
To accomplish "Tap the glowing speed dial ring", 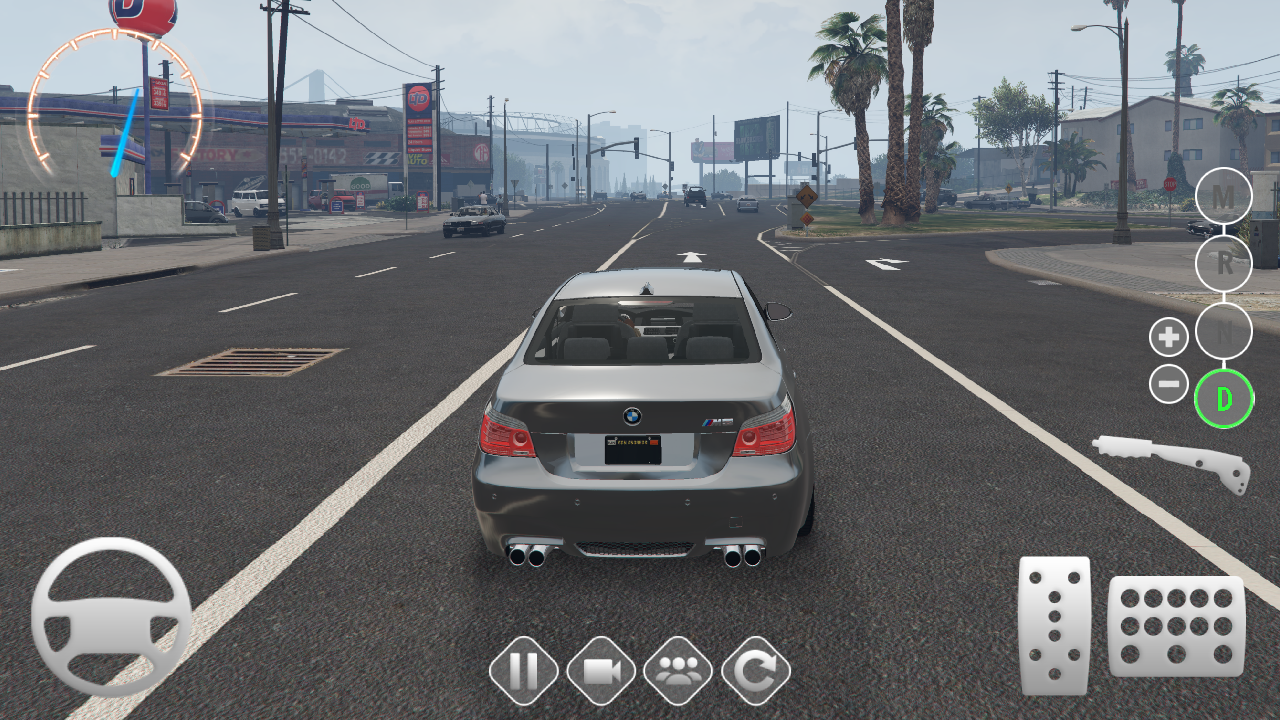I will coord(118,100).
